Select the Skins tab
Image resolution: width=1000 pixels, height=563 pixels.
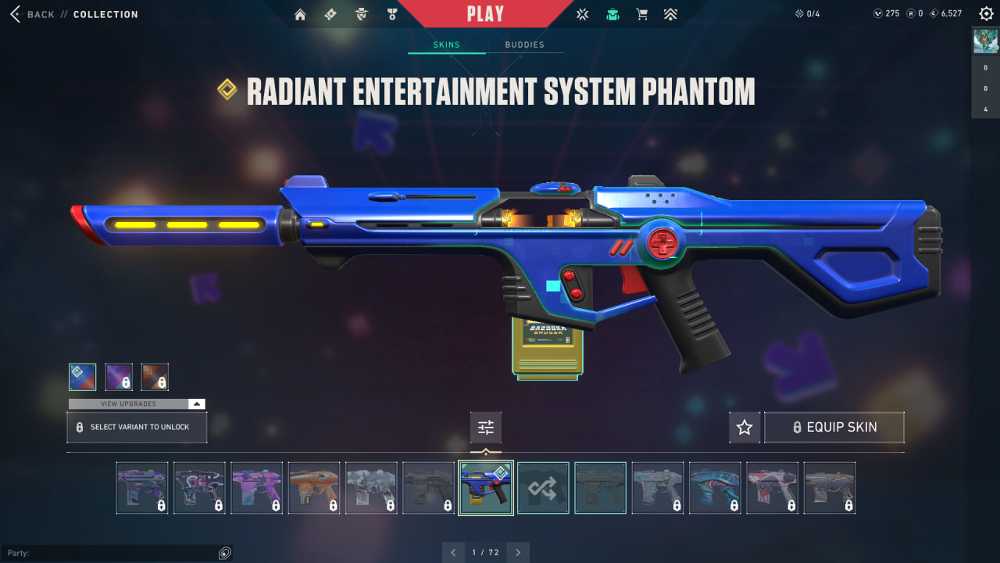pyautogui.click(x=446, y=45)
